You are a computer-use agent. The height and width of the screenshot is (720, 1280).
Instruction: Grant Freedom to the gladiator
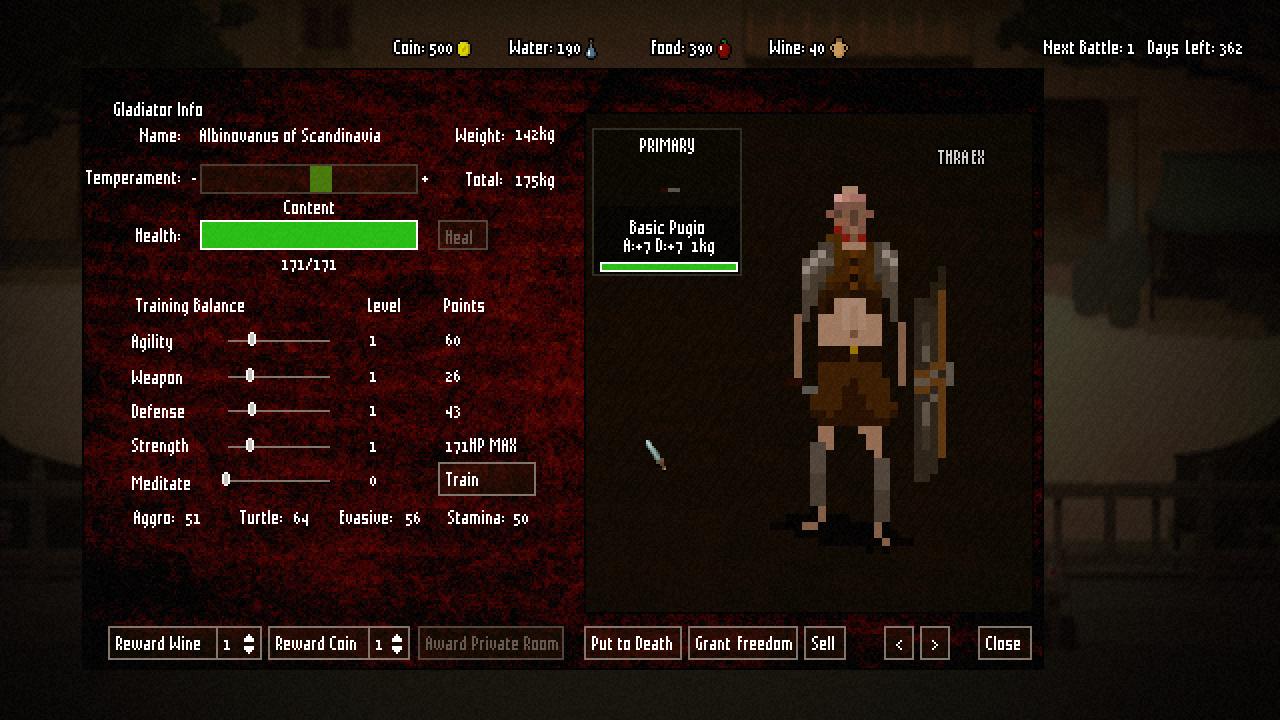(744, 644)
